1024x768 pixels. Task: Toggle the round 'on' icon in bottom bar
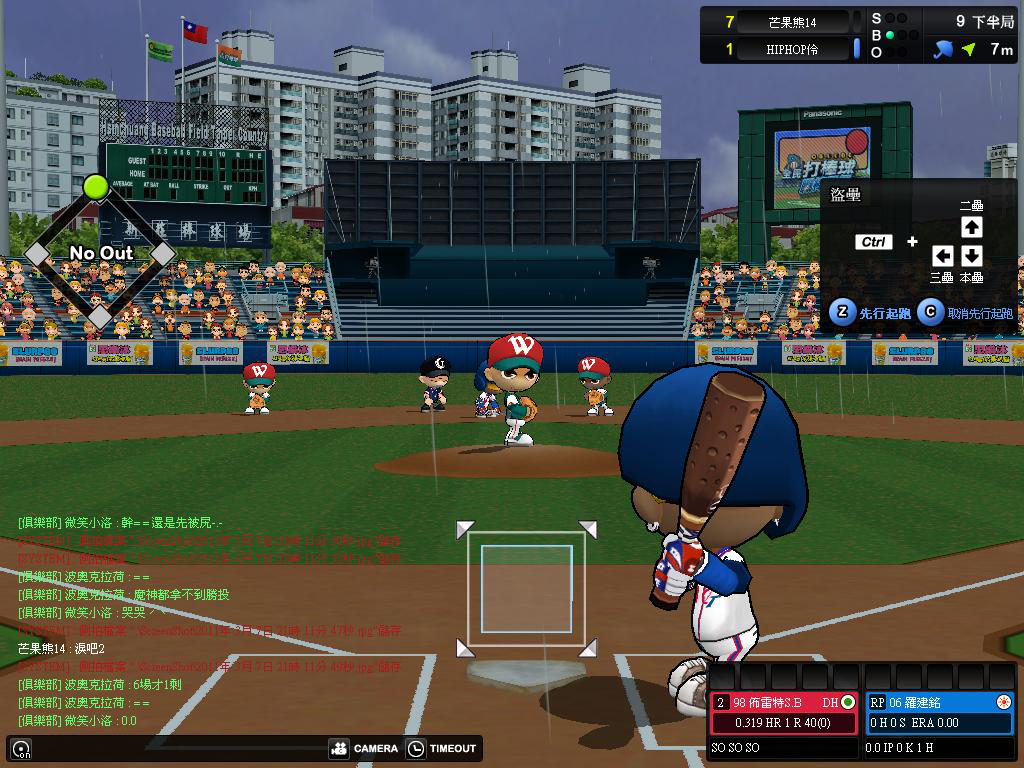click(21, 748)
